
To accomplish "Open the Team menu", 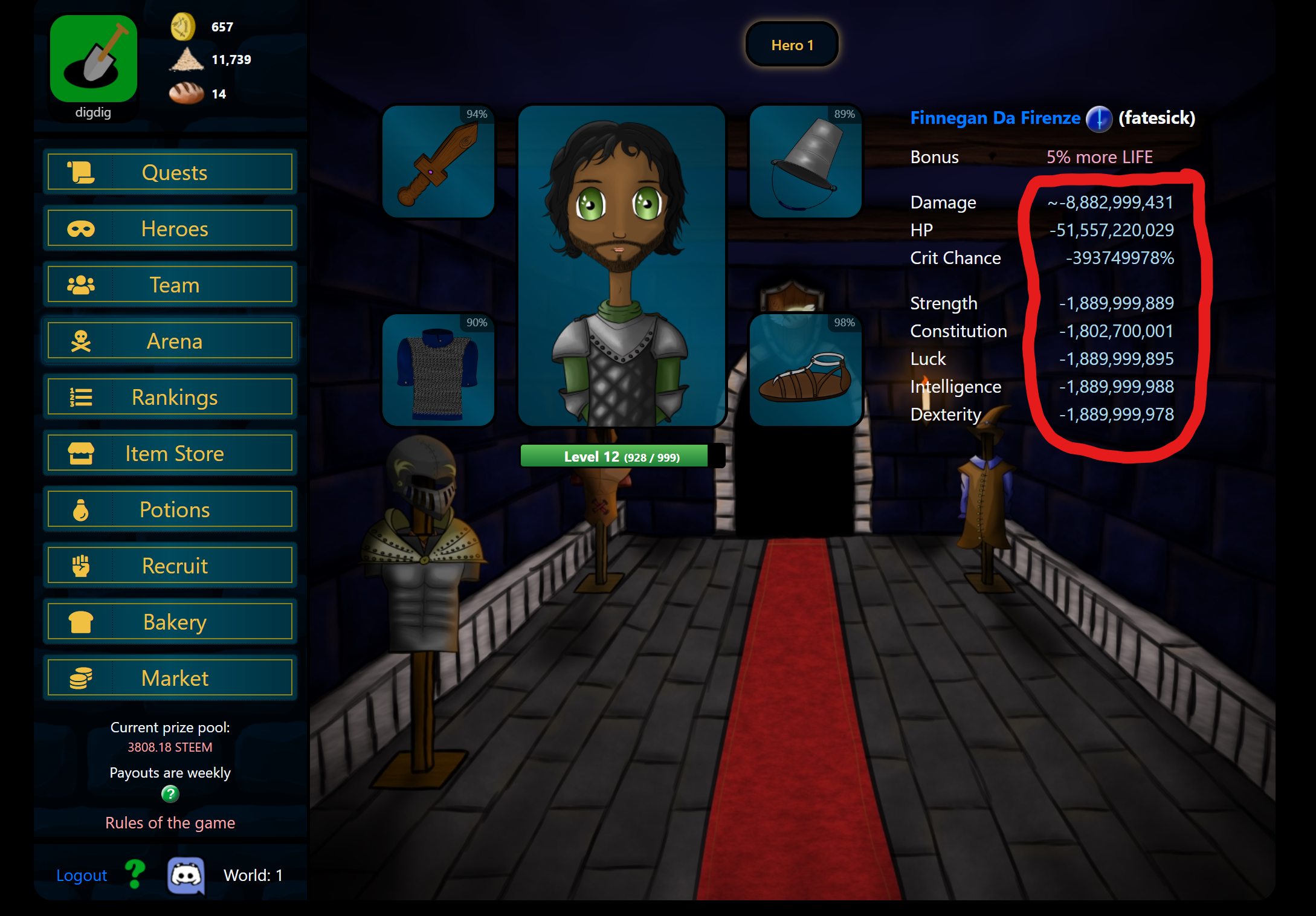I will 170,285.
